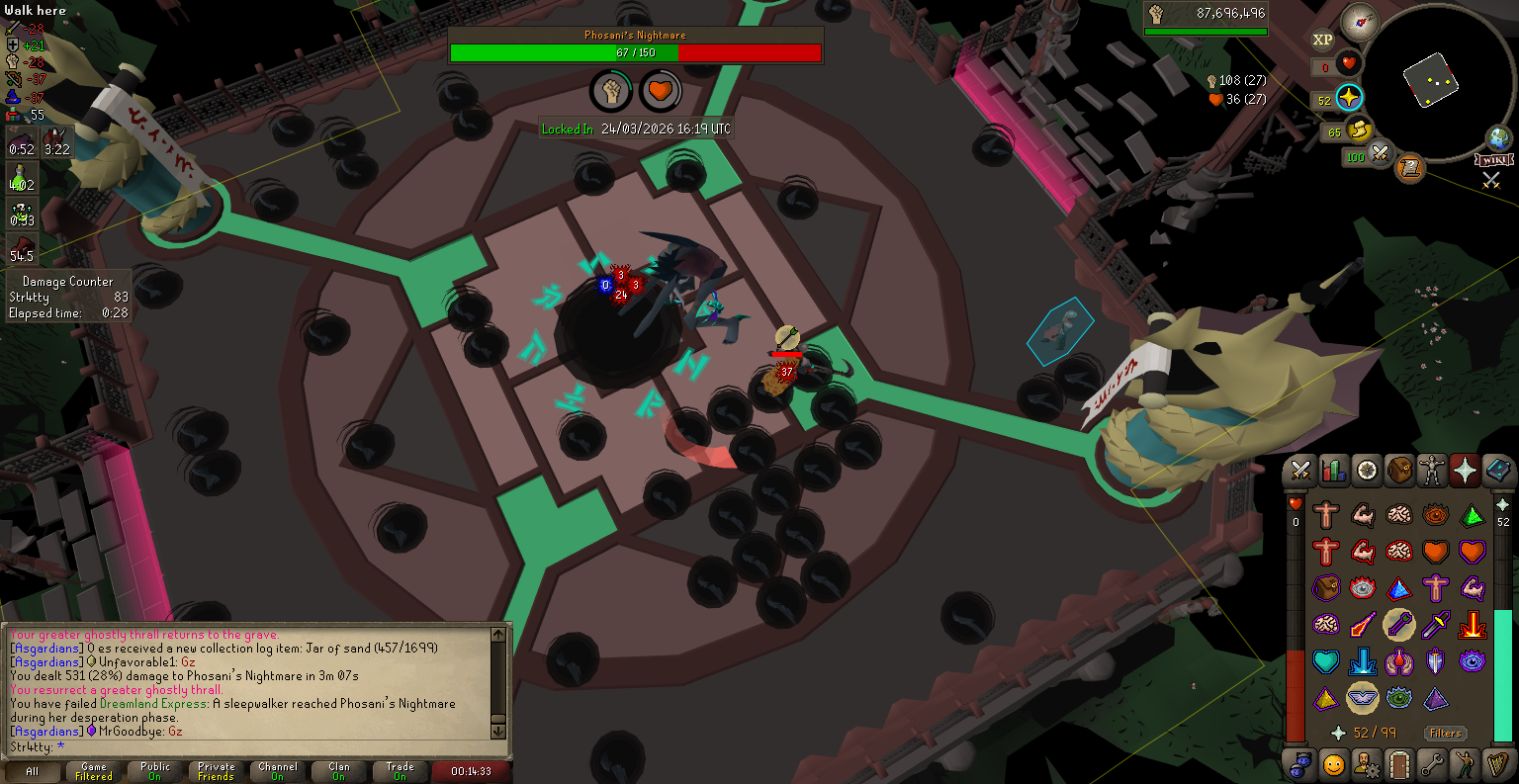Open the Spellbook tab
The image size is (1519, 784).
pyautogui.click(x=1497, y=471)
